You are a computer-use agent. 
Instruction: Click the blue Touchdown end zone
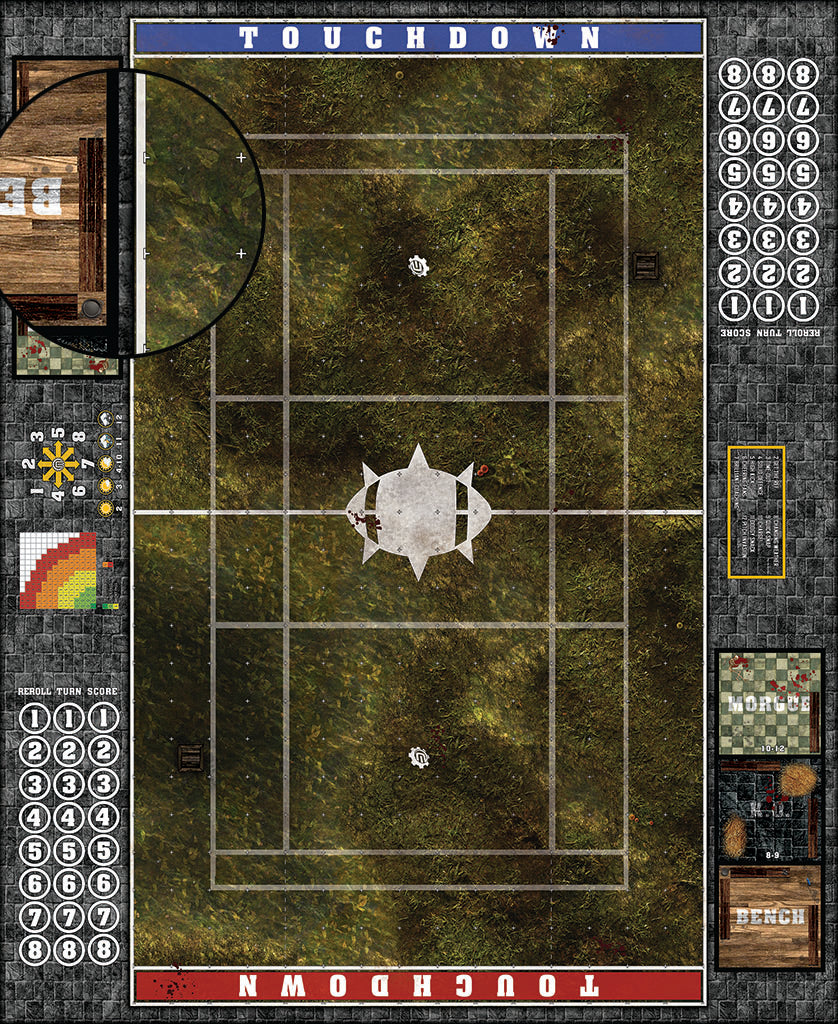419,38
